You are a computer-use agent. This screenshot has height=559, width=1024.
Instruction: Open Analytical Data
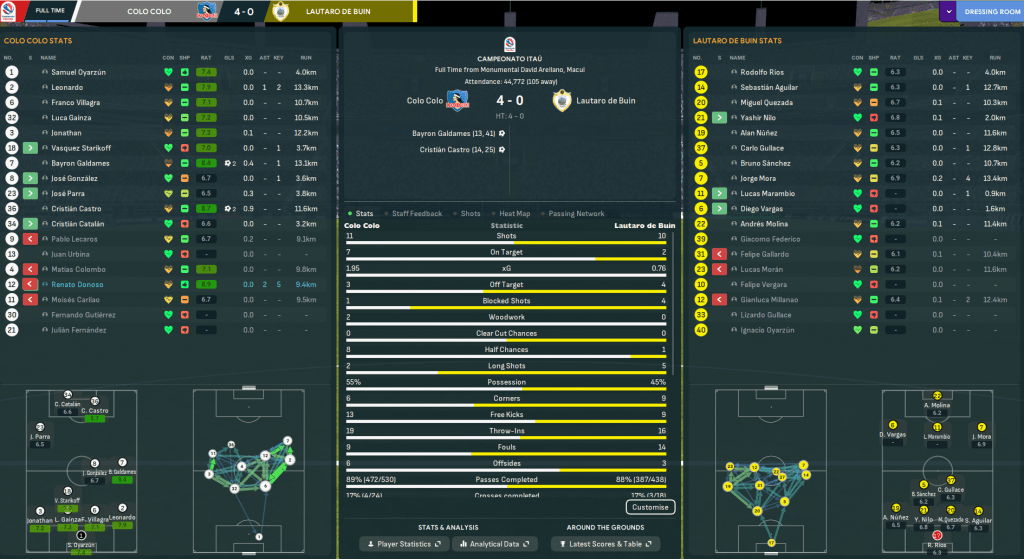coord(494,544)
